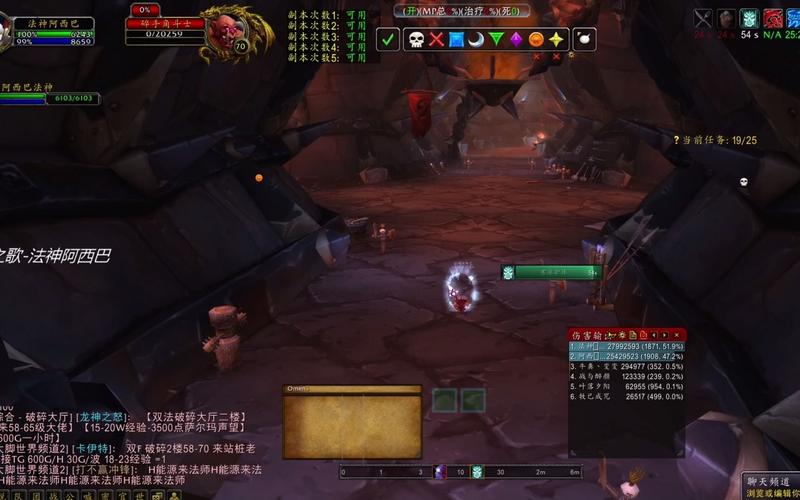Select the purple diamond raid marker

point(516,40)
